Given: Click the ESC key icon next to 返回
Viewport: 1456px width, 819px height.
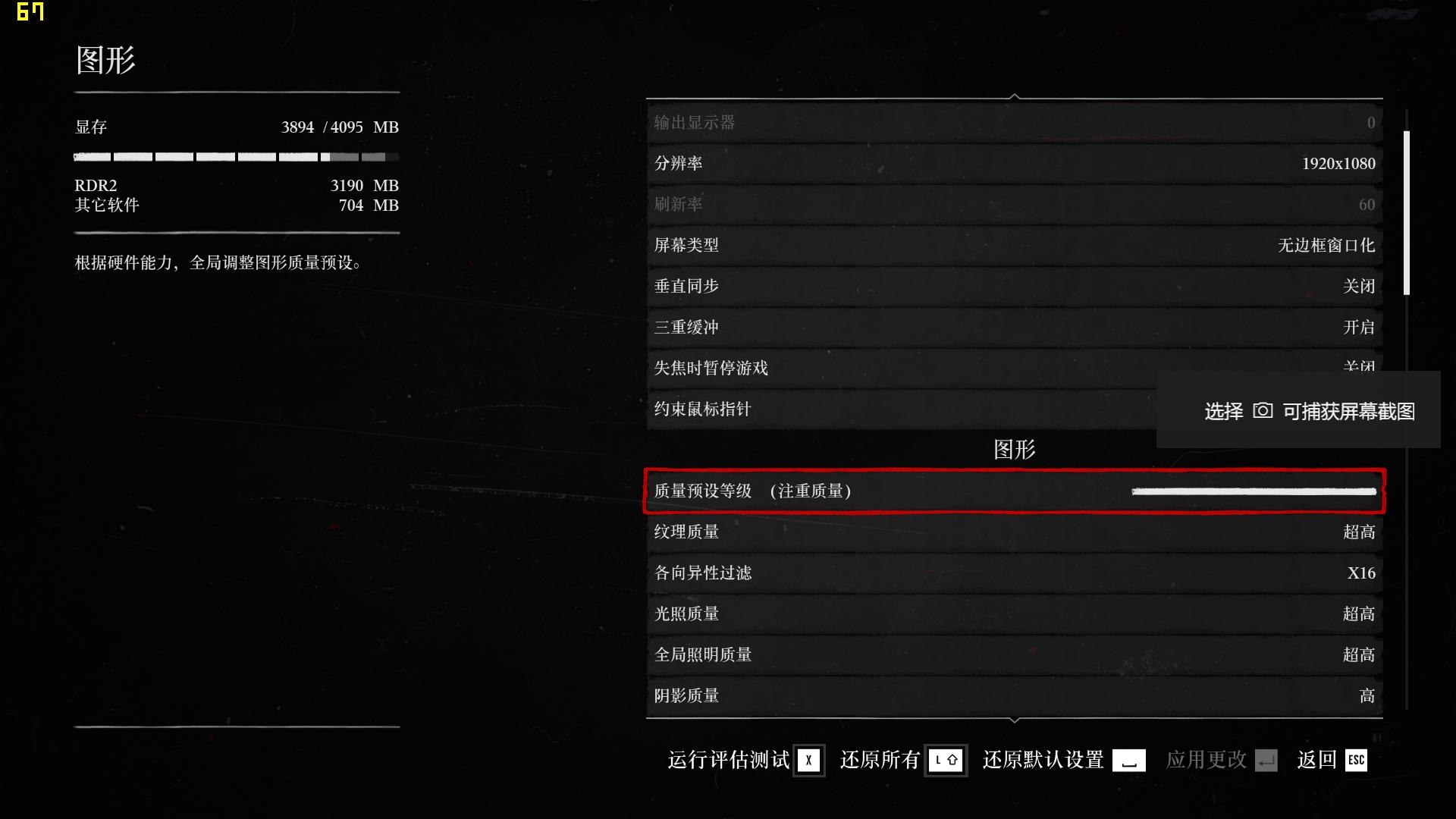Looking at the screenshot, I should click(x=1356, y=761).
